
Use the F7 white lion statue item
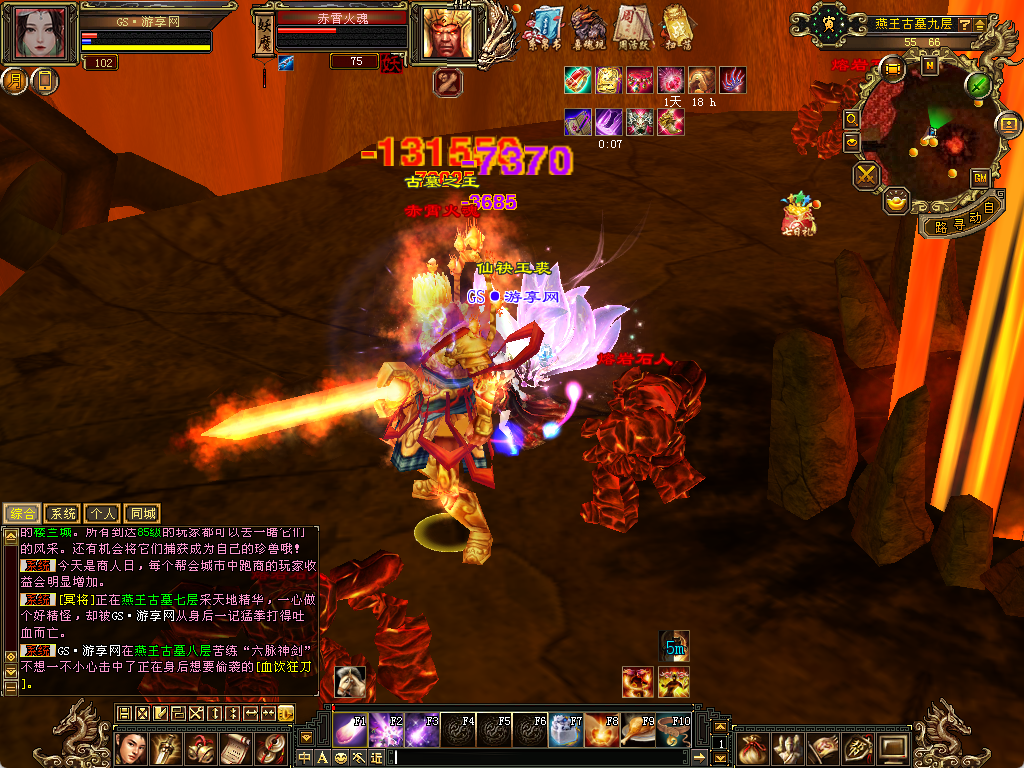[565, 729]
